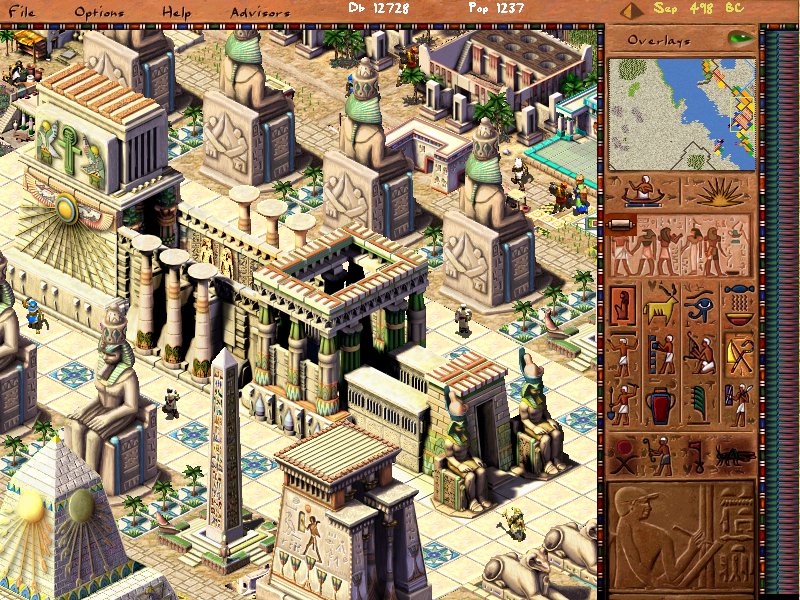Viewport: 800px width, 600px height.
Task: Open the Help menu
Action: point(176,12)
